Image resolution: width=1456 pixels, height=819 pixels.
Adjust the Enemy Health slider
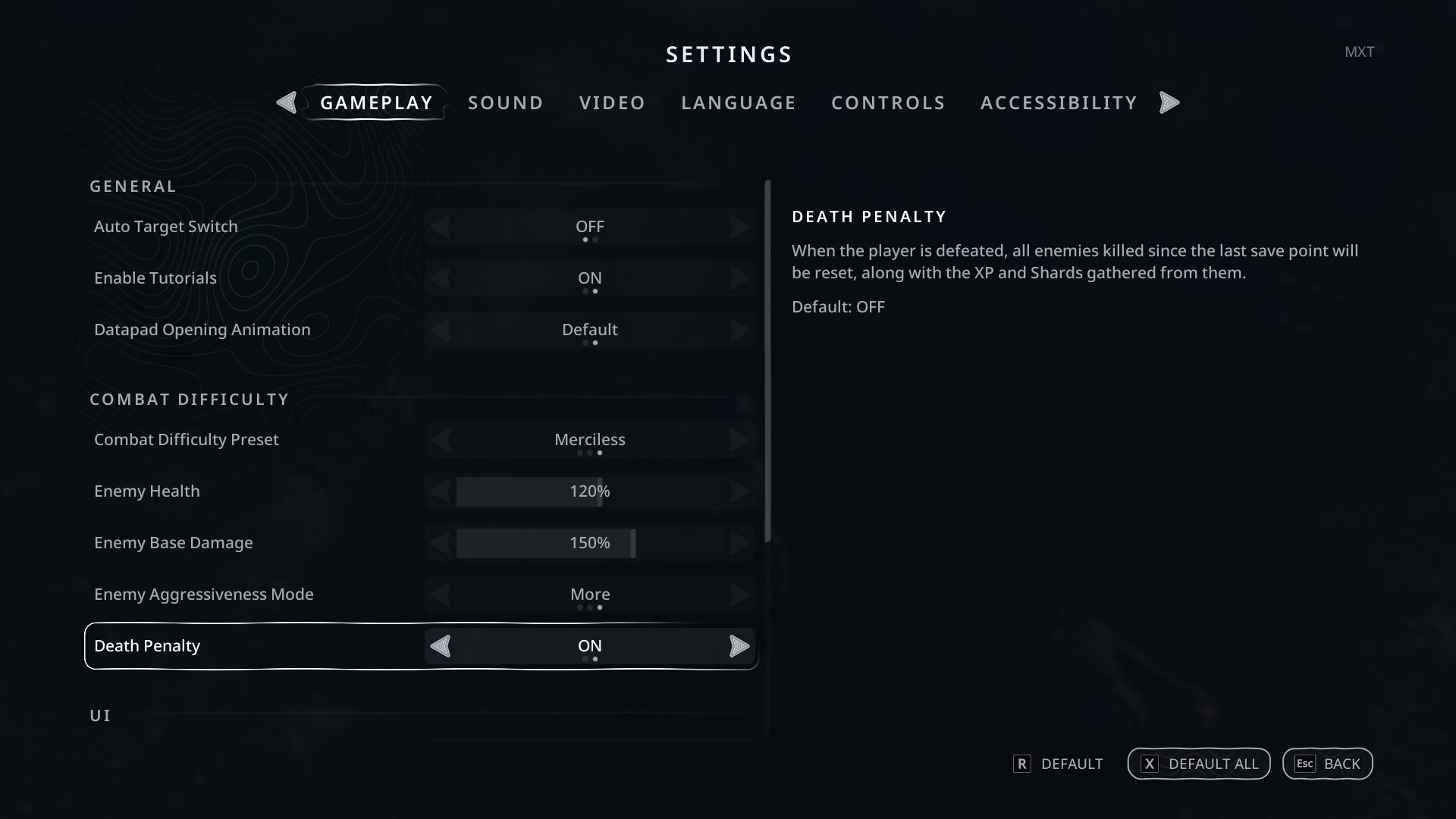pos(590,491)
